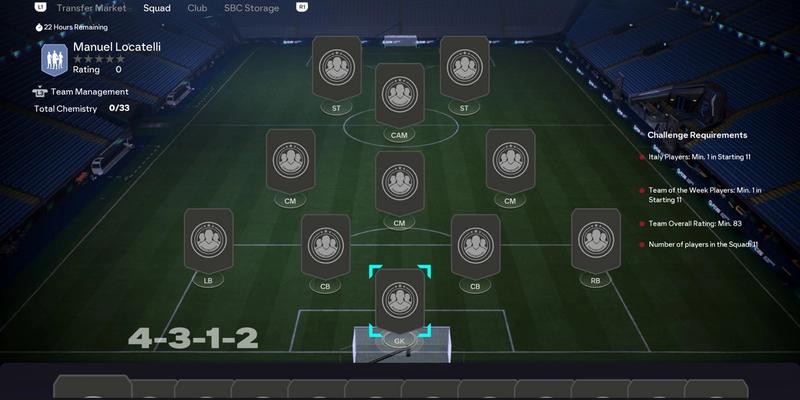The width and height of the screenshot is (800, 400).
Task: Switch to the Squad tab
Action: pos(157,8)
